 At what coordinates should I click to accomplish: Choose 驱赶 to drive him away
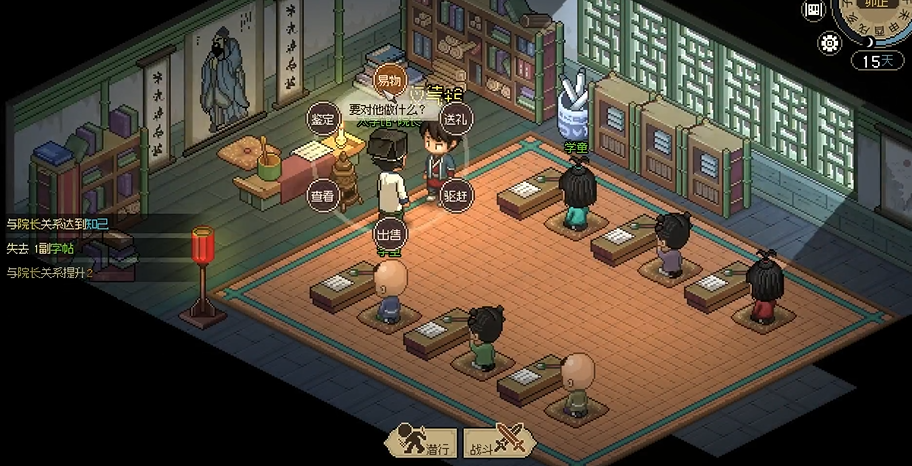coord(455,195)
